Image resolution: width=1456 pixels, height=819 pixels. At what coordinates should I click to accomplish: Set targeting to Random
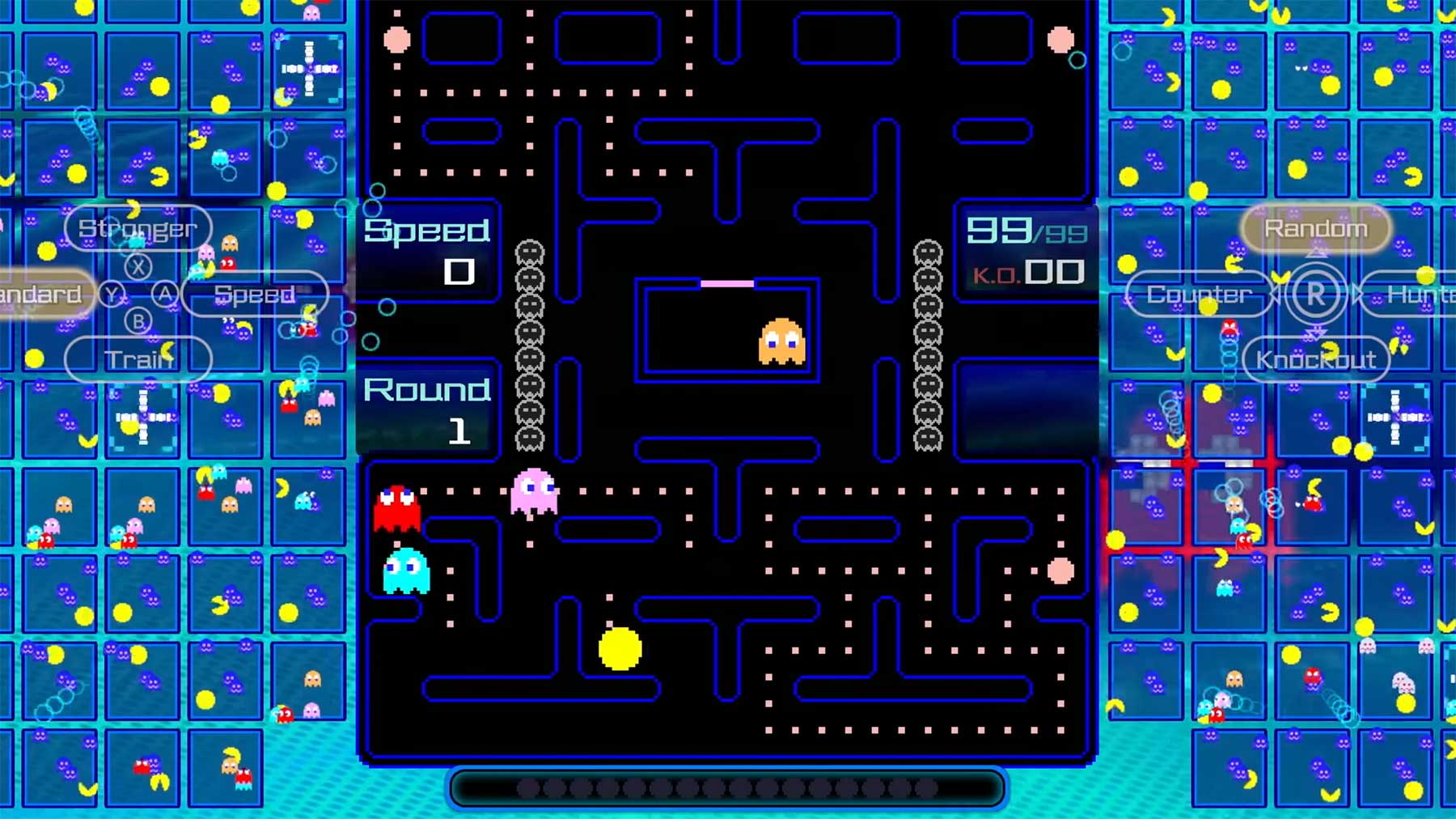(1315, 228)
